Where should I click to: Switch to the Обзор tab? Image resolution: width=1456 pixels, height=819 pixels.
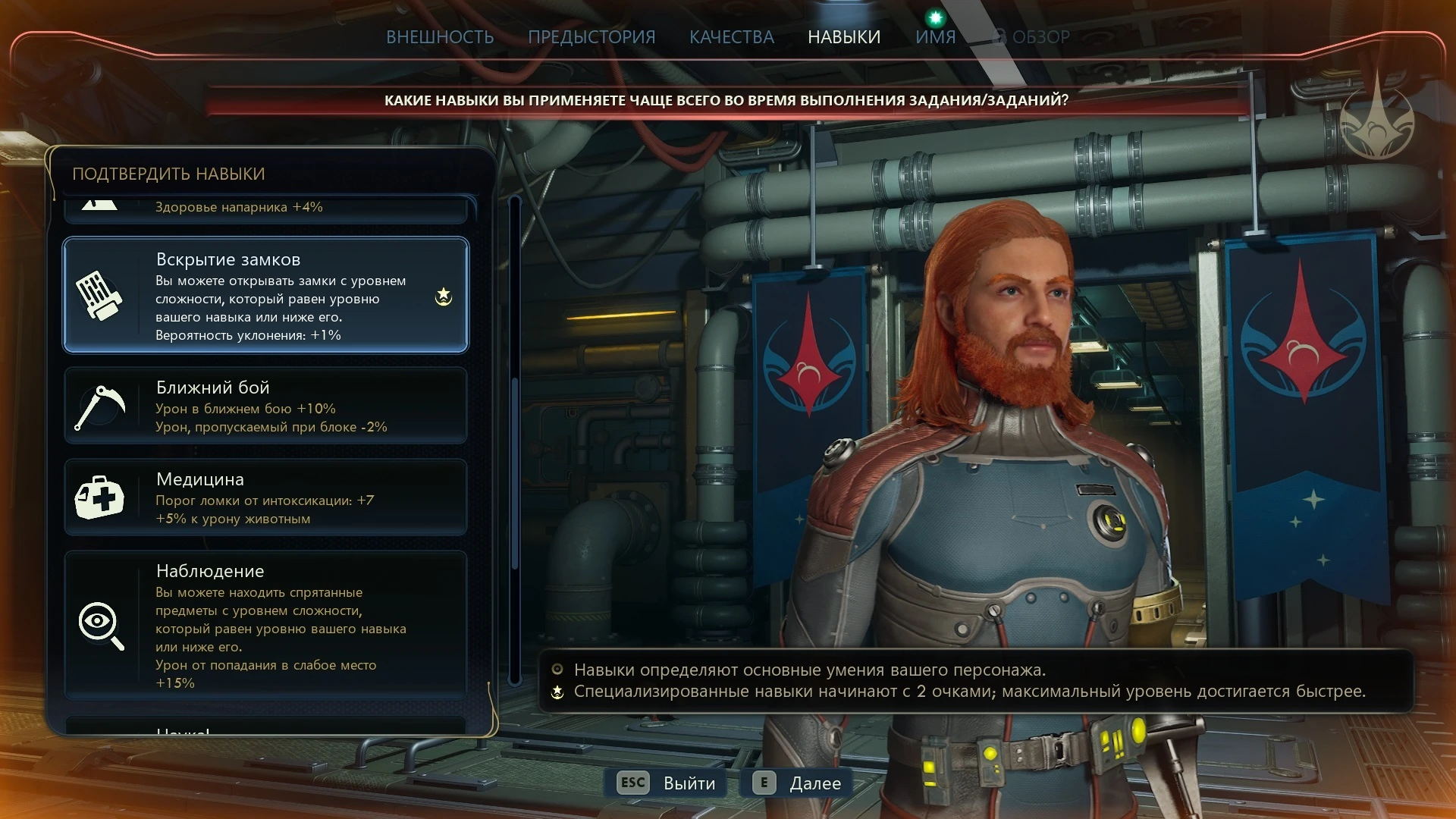click(x=1033, y=37)
